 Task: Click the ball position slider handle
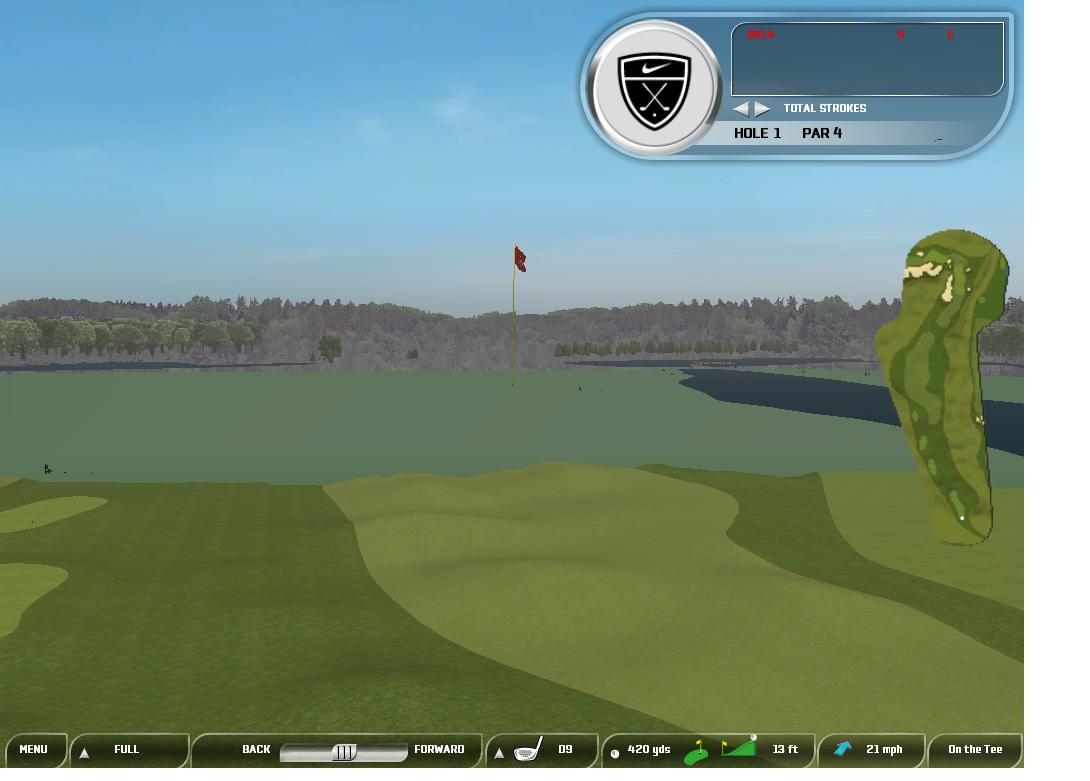point(344,752)
